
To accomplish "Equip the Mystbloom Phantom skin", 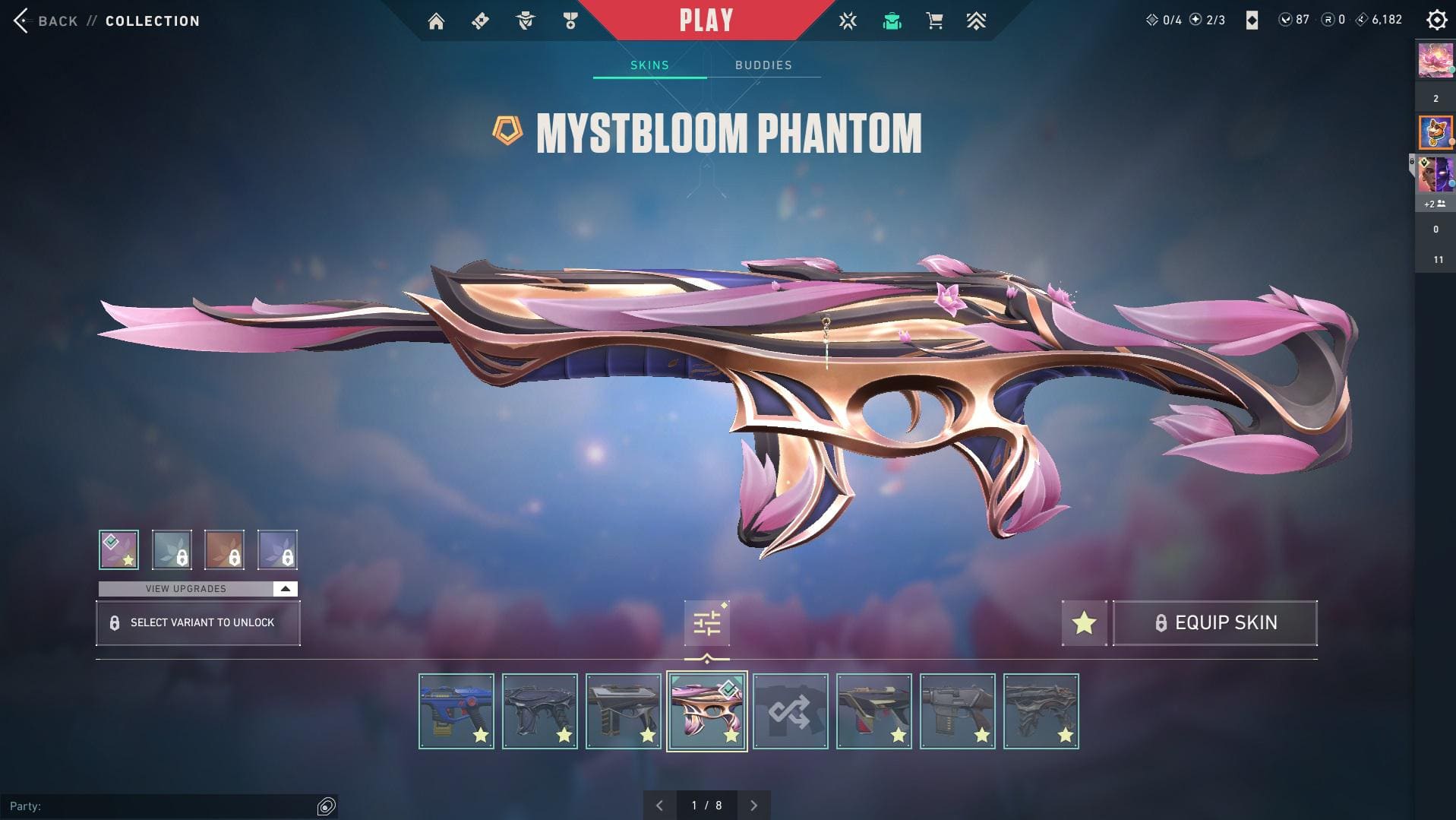I will tap(1214, 623).
